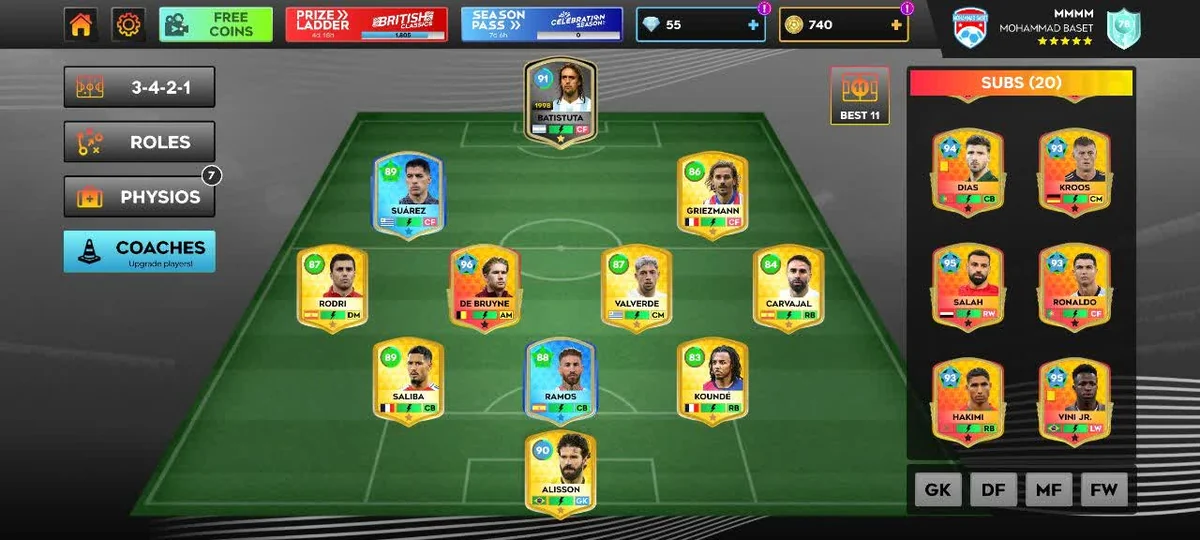Open the settings gear icon
This screenshot has width=1200, height=540.
coord(128,25)
